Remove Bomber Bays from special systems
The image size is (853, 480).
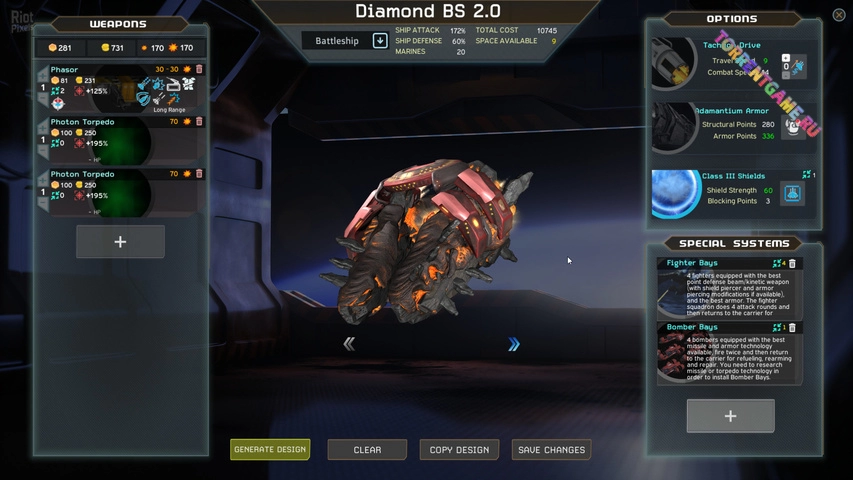(x=793, y=328)
